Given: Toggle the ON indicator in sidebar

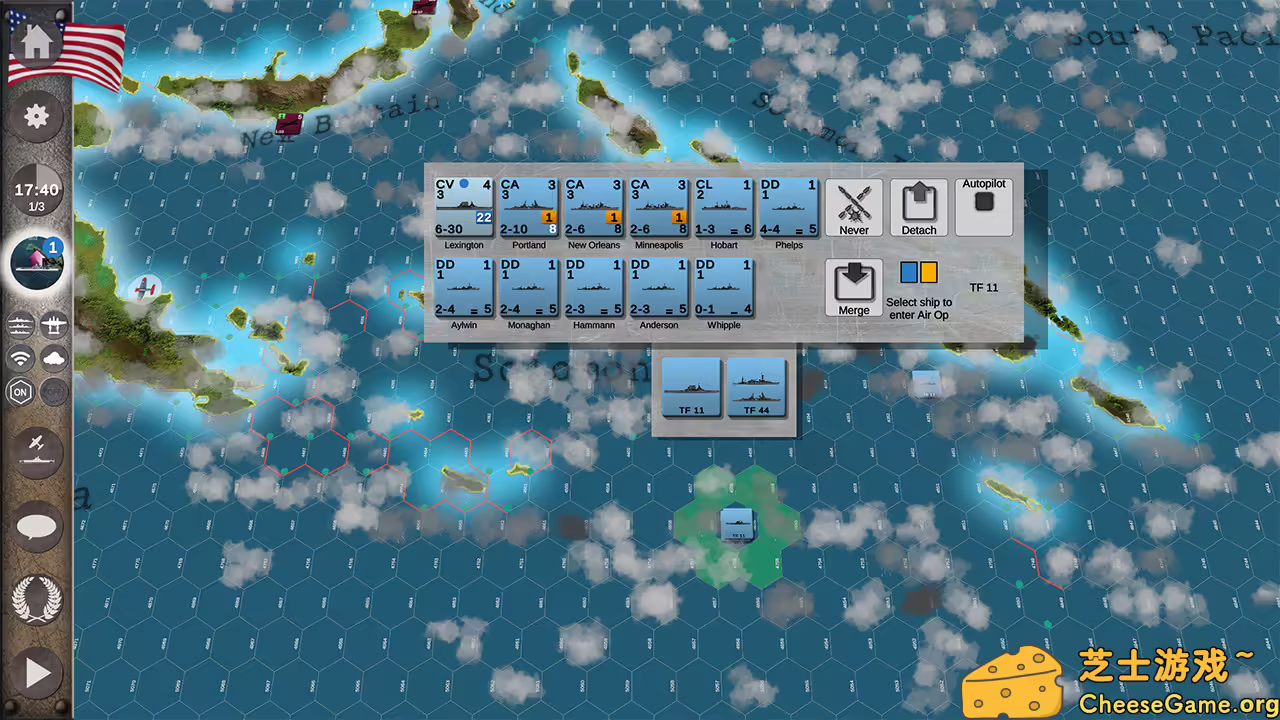Looking at the screenshot, I should point(21,392).
